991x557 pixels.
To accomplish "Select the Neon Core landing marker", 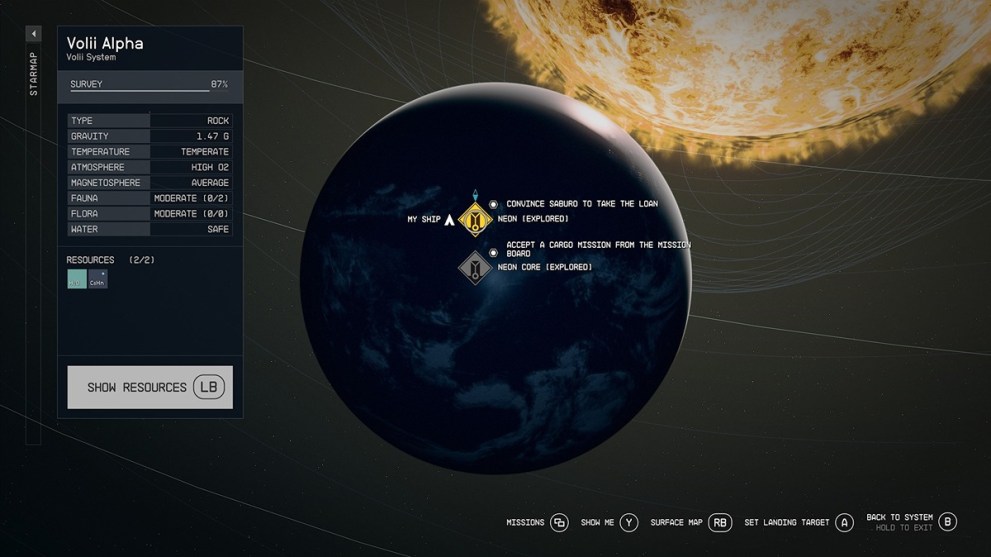I will pos(475,267).
